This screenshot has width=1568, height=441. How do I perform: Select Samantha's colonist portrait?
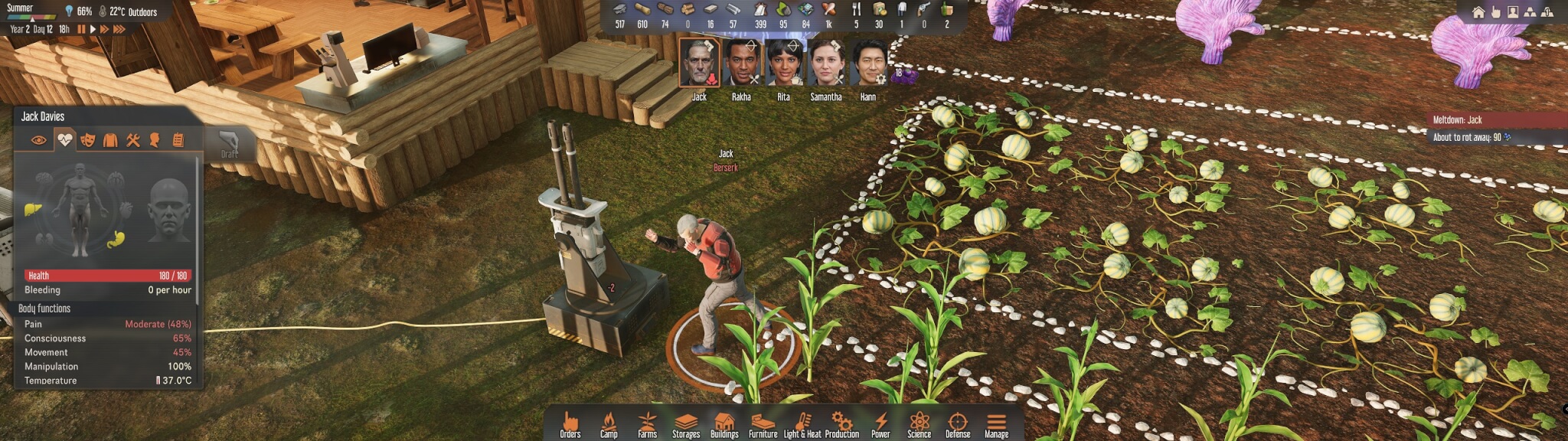pos(825,64)
